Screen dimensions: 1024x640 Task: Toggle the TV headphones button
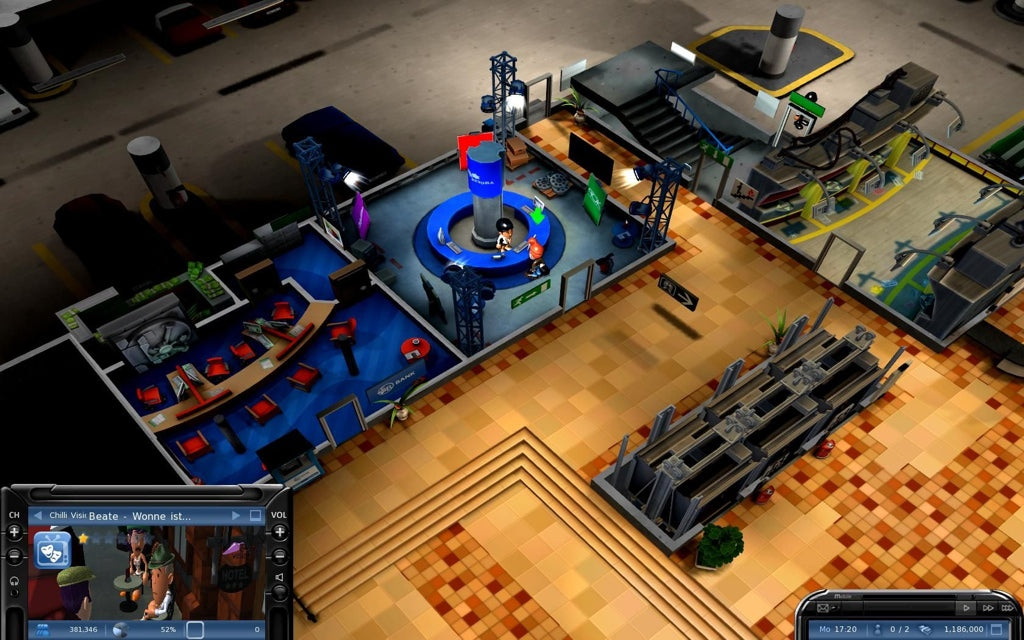pyautogui.click(x=14, y=583)
